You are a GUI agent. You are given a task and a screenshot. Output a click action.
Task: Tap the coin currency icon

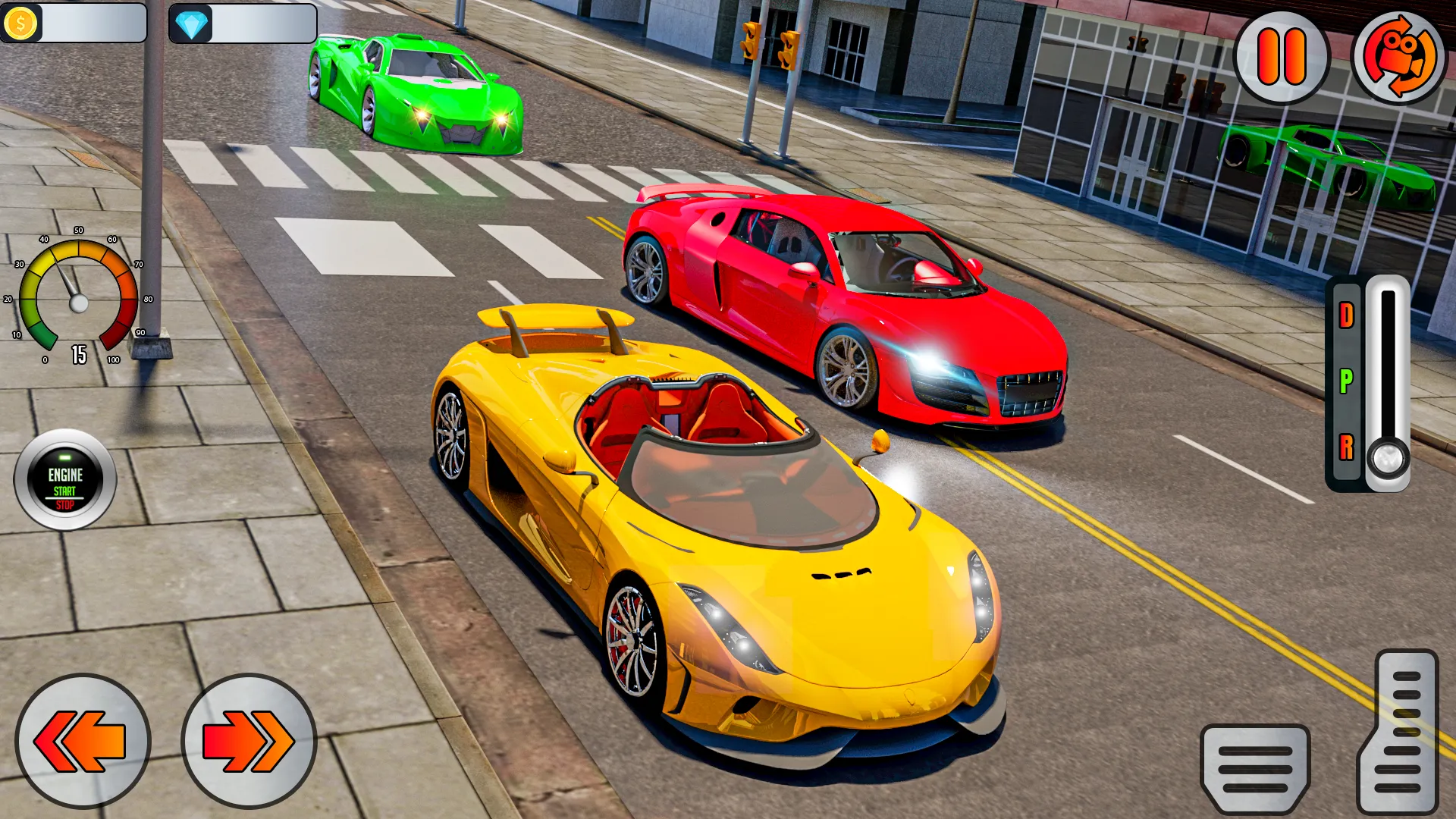(x=20, y=24)
